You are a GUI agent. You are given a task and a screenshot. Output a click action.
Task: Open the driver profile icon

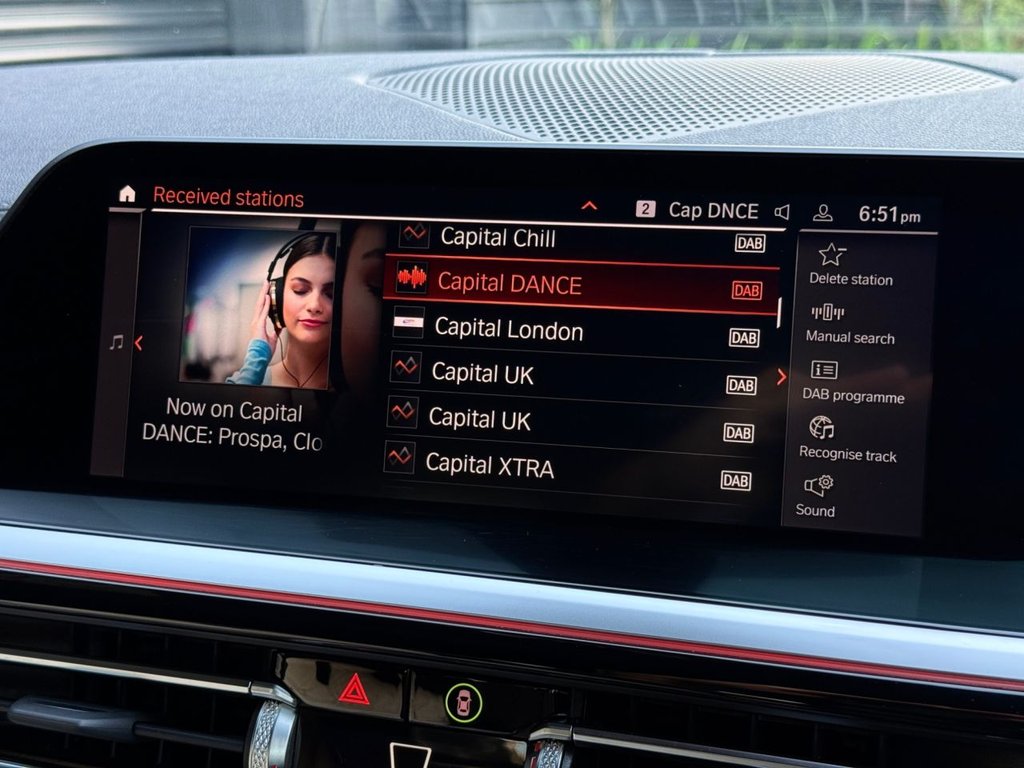[822, 213]
